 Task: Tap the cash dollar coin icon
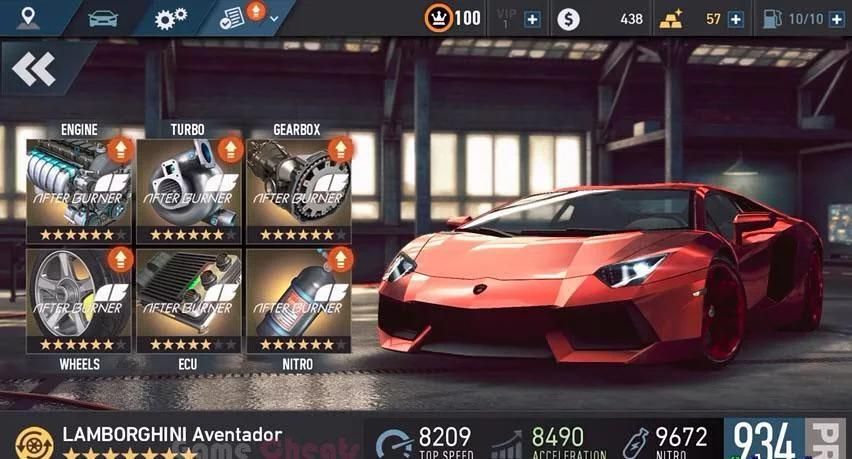[568, 19]
